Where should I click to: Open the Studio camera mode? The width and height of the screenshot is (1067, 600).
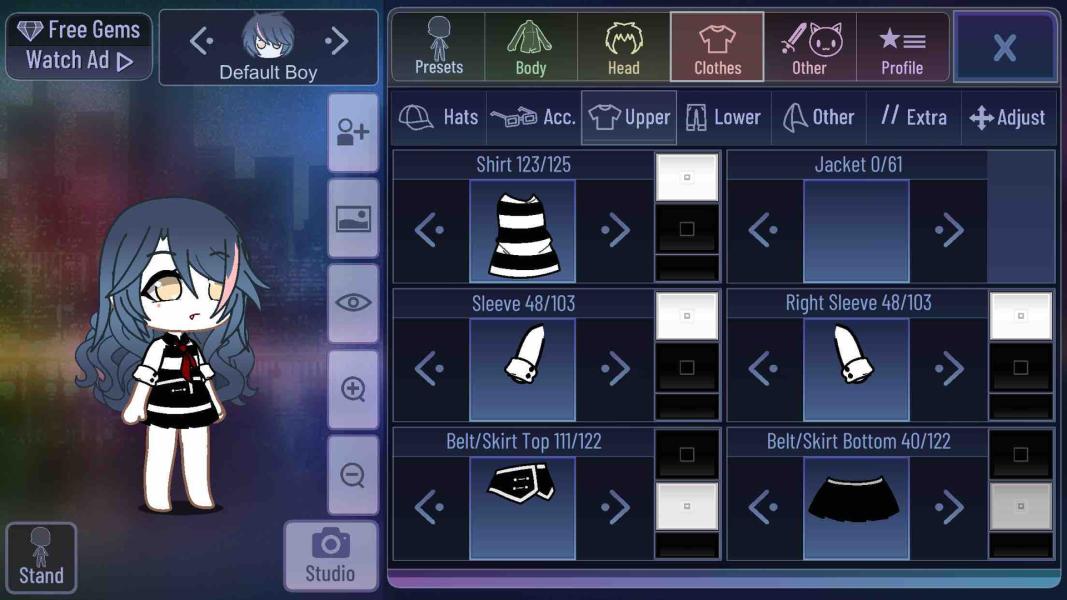tap(330, 555)
